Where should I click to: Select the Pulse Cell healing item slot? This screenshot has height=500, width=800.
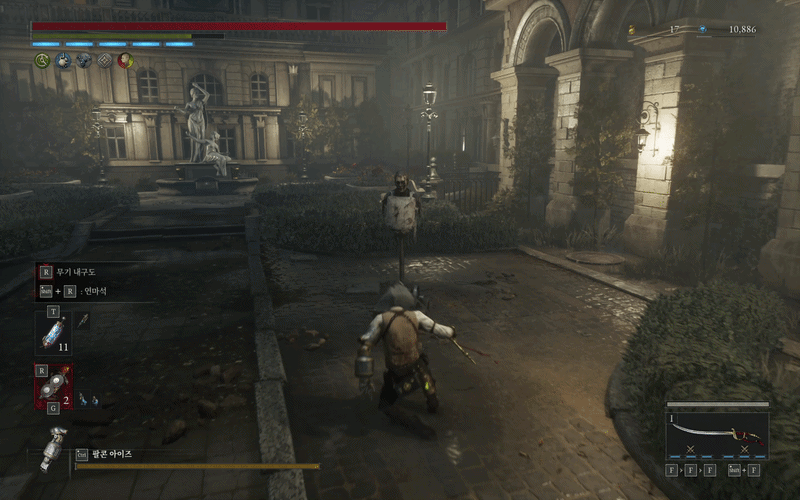52,331
